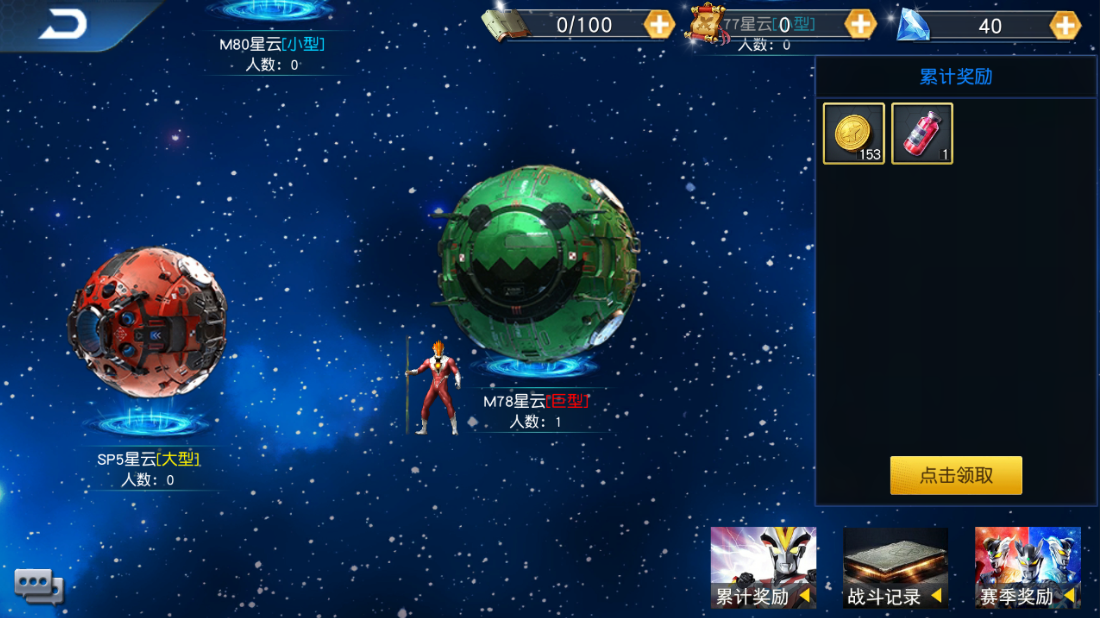1100x618 pixels.
Task: Open the chat bubble icon
Action: (x=38, y=584)
